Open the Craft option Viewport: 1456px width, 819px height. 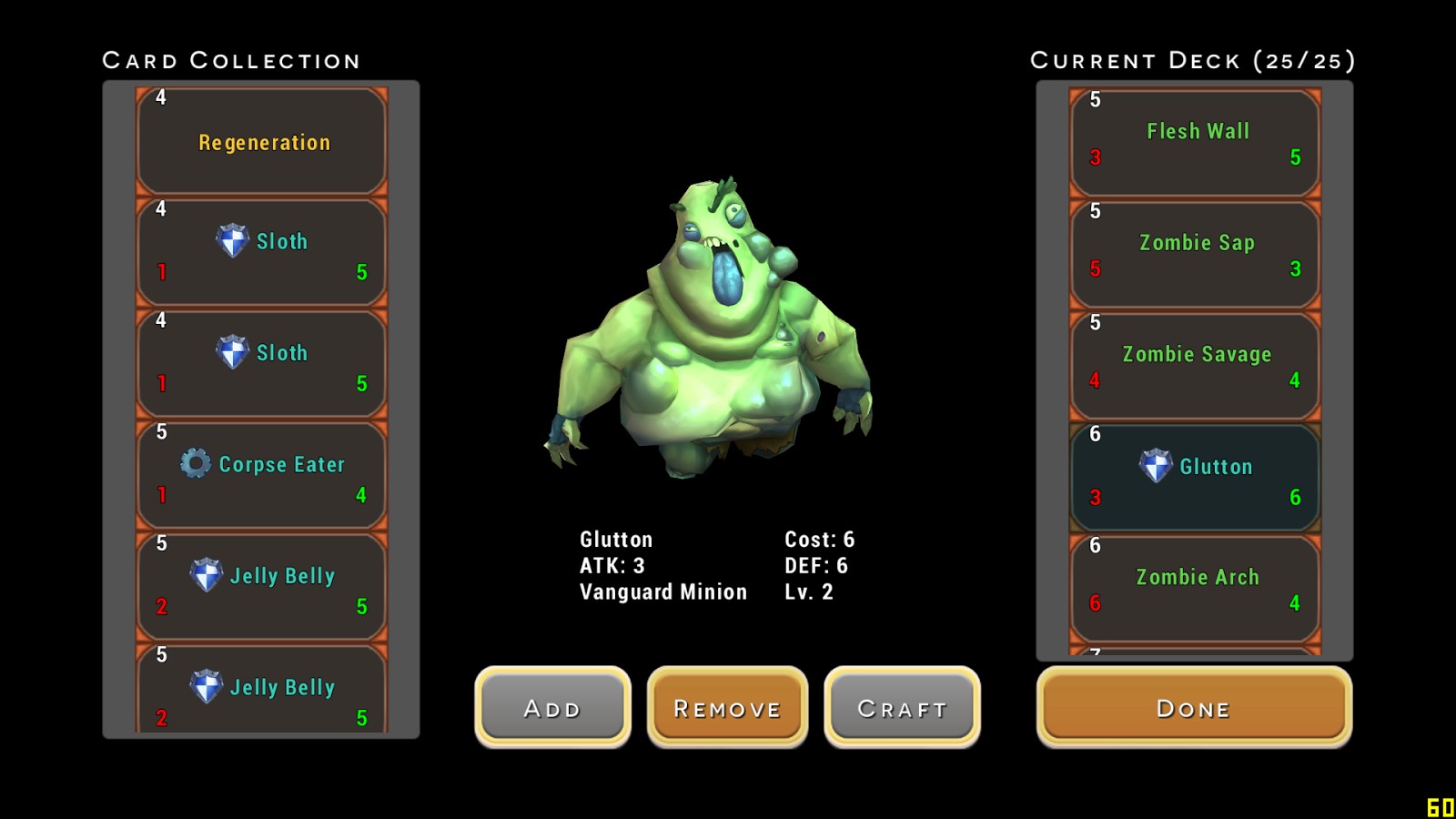click(902, 707)
